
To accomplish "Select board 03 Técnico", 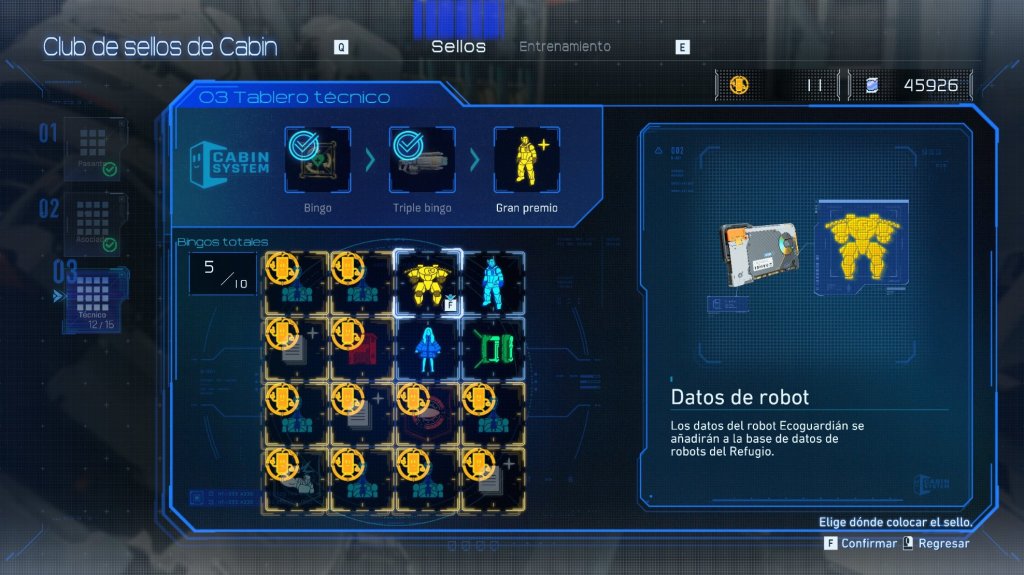I will (x=94, y=294).
